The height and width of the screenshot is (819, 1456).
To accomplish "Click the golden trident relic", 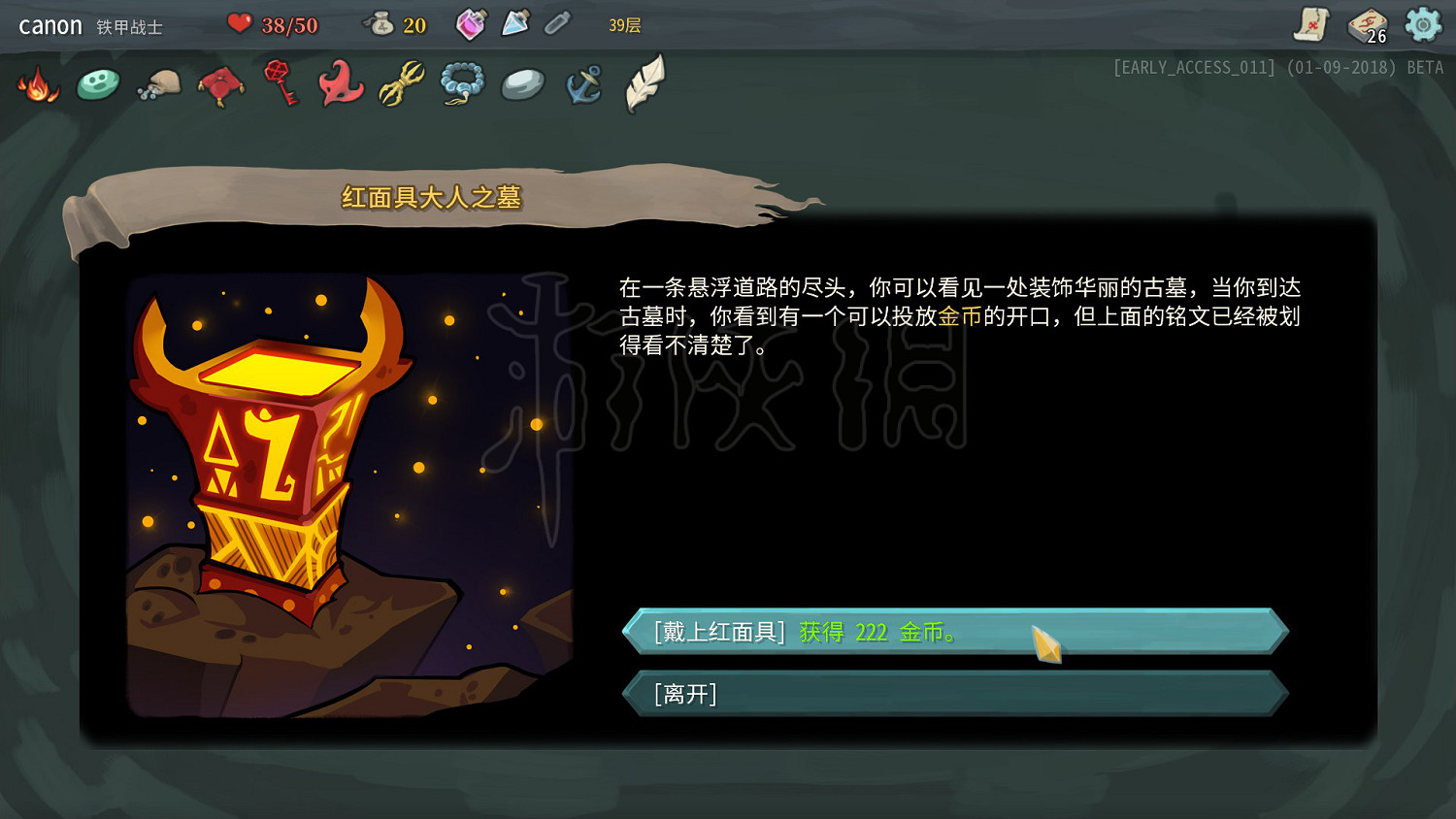I will point(401,84).
